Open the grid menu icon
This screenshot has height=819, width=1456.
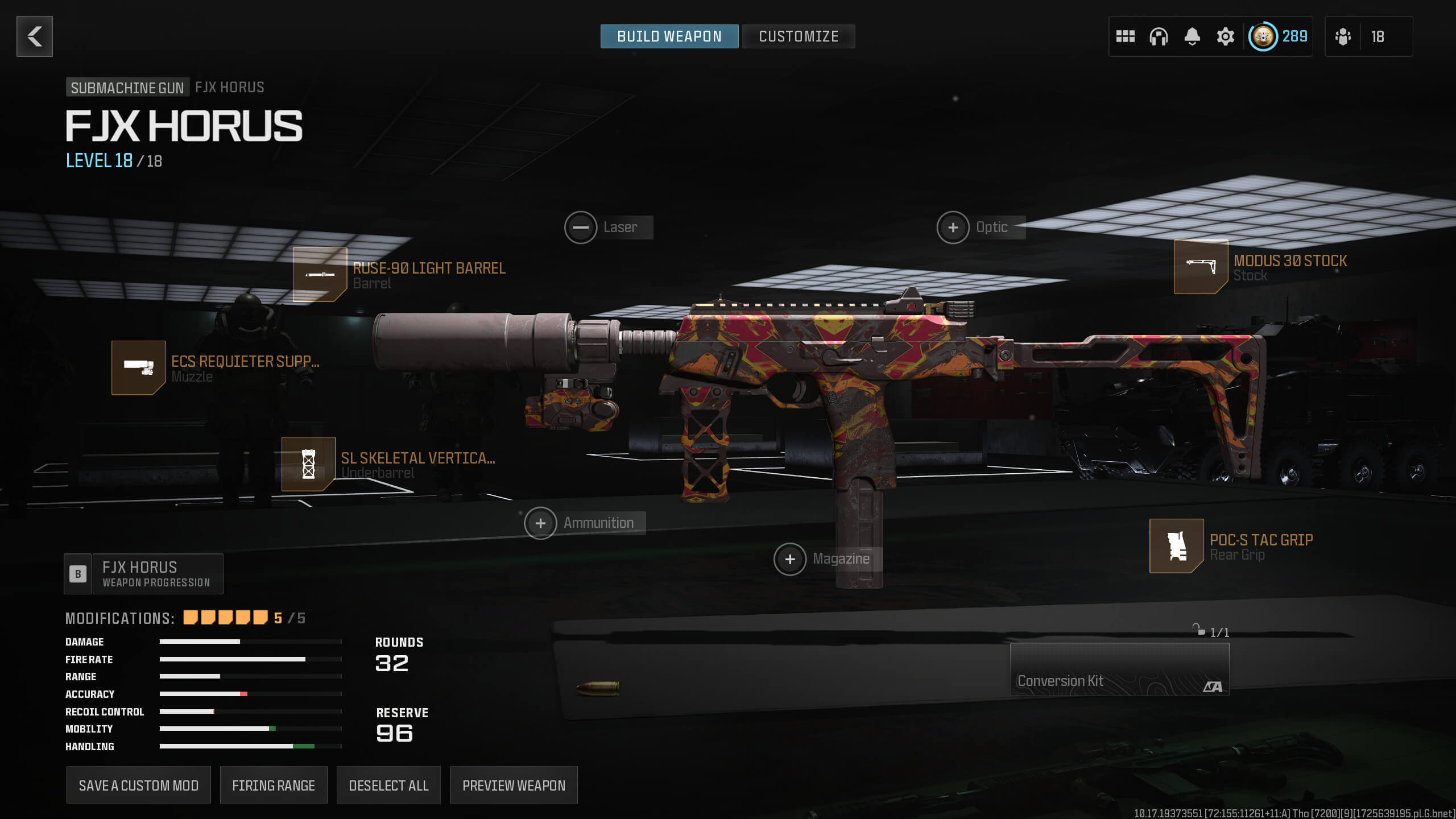click(x=1125, y=37)
